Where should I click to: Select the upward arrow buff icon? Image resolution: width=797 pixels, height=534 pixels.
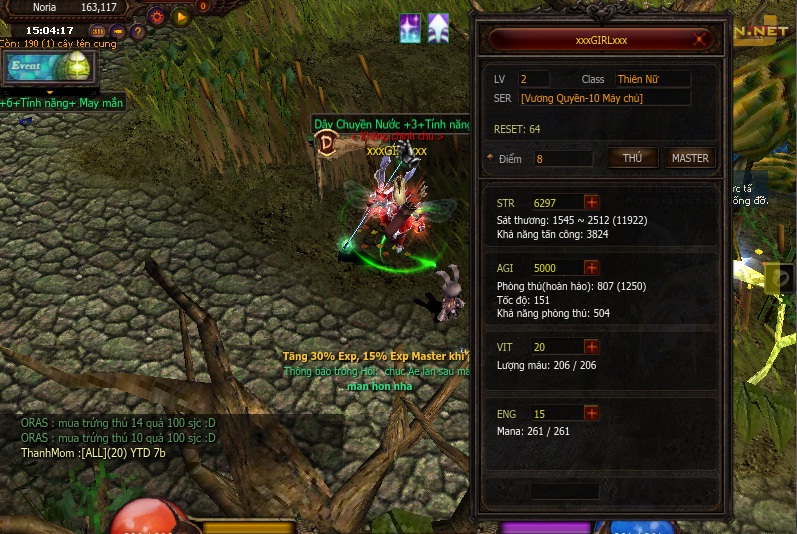pyautogui.click(x=439, y=28)
